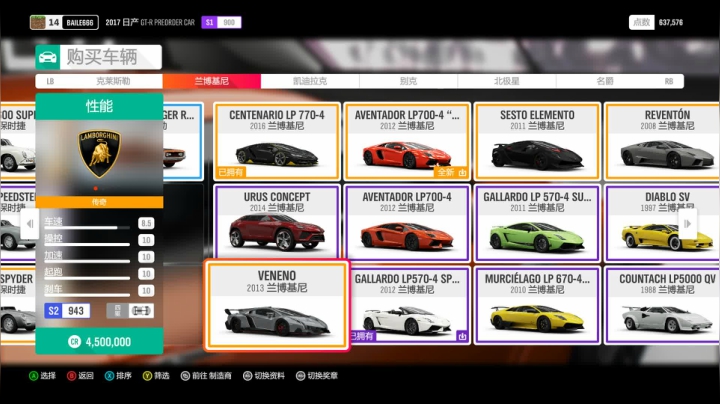Select the yellow Murciélago LP 670-4 tile
The width and height of the screenshot is (720, 404).
(537, 305)
